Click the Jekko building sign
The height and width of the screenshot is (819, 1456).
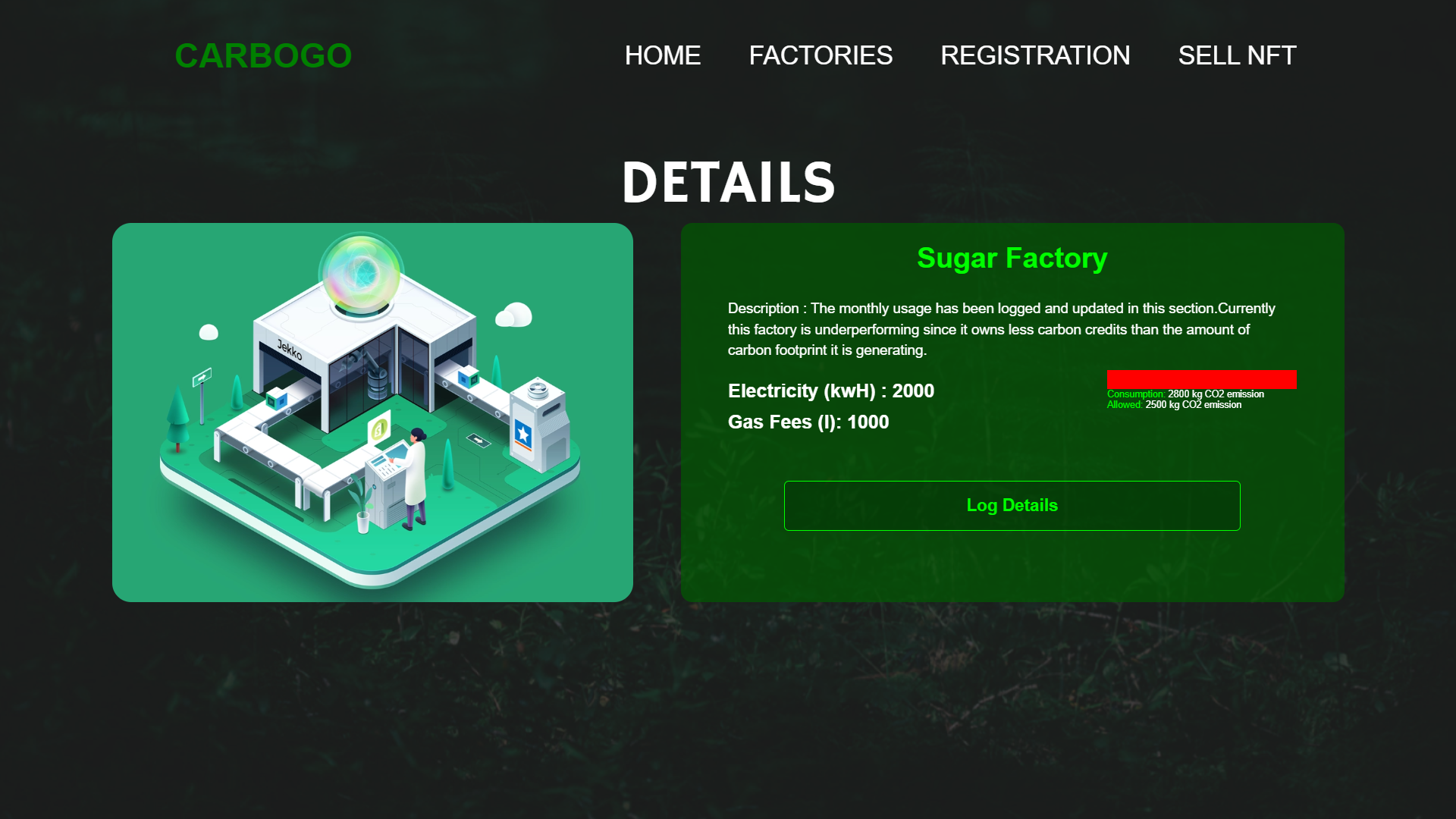pos(288,351)
